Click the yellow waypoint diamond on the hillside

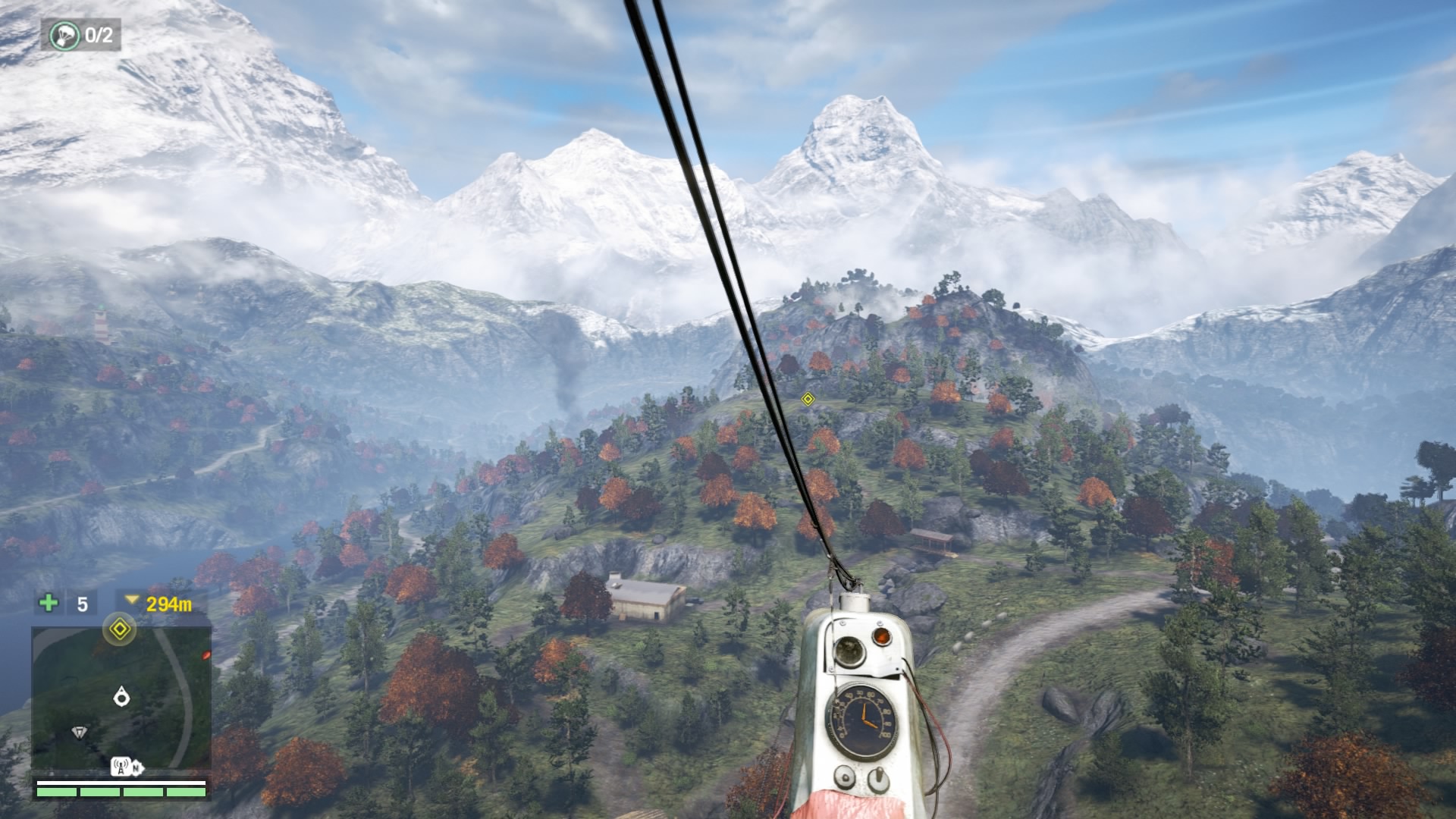click(x=808, y=399)
